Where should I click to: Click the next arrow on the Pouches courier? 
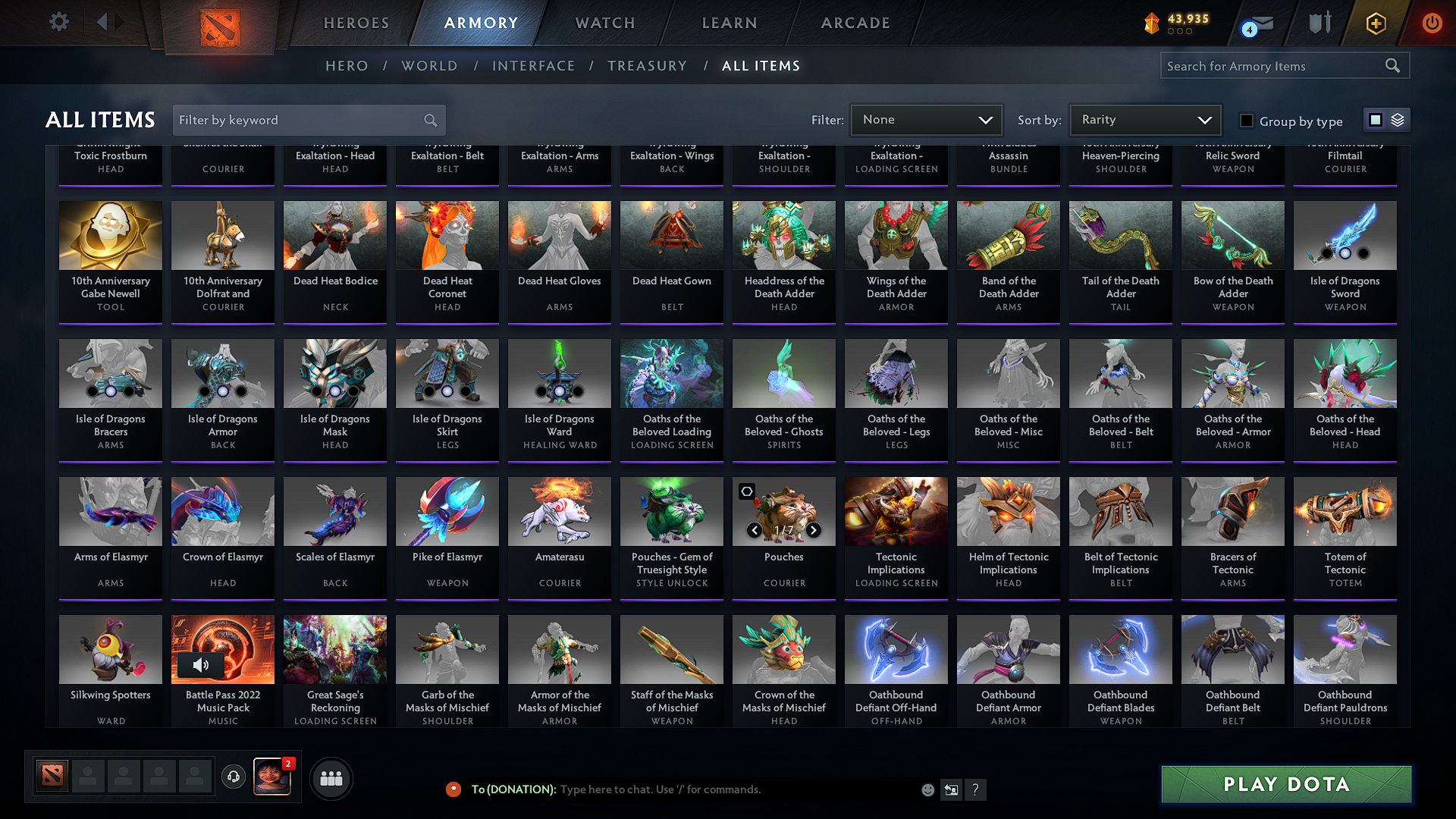(814, 531)
